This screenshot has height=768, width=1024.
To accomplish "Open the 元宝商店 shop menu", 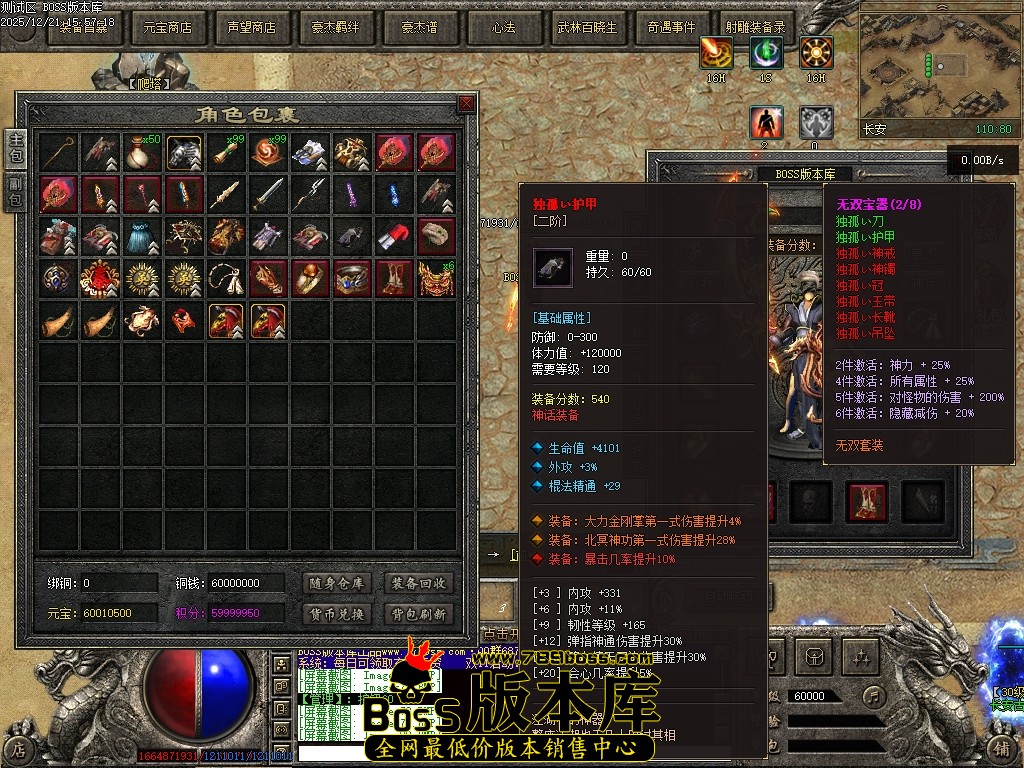I will [168, 28].
